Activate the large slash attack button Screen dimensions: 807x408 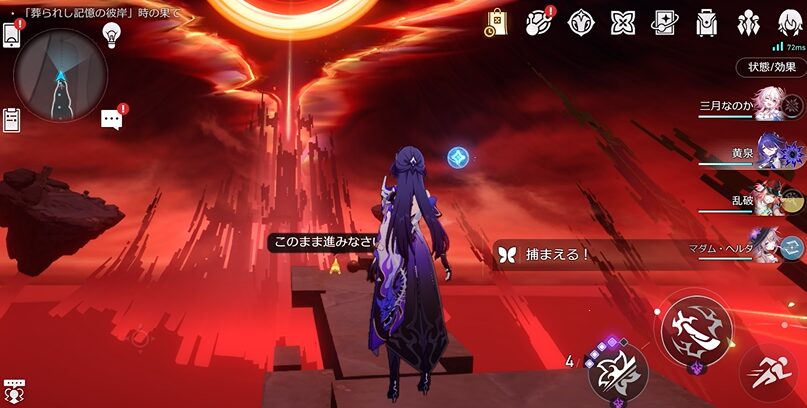pos(695,328)
